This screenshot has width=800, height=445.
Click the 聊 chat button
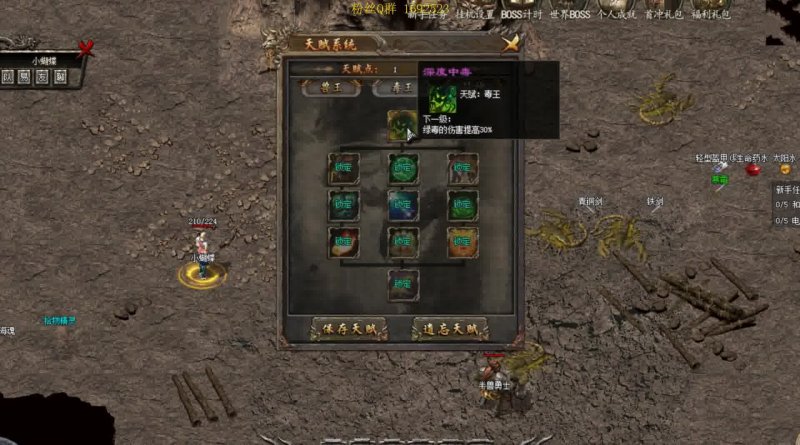[x=60, y=77]
